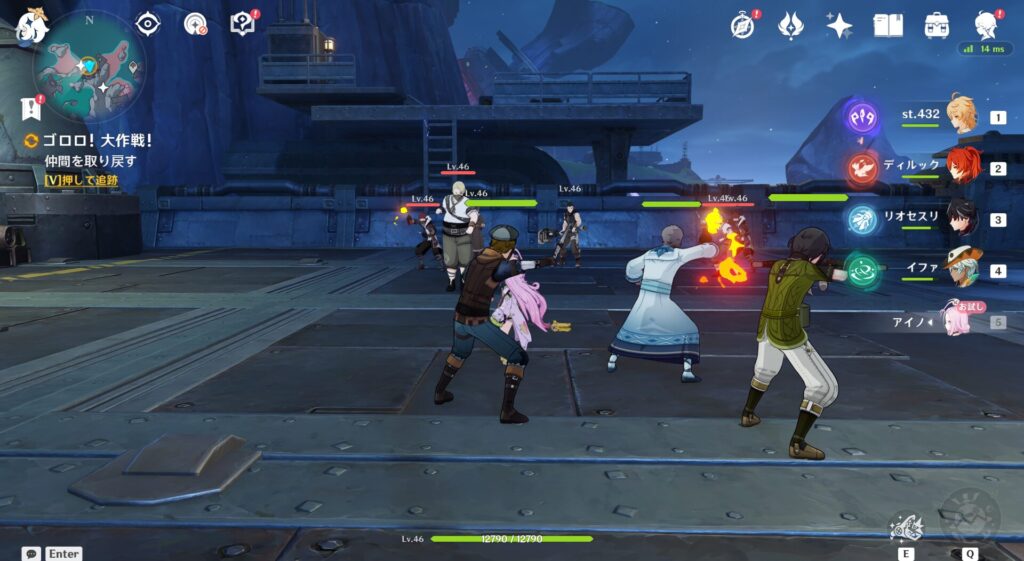Screen dimensions: 1024x561
Task: Open the character screen icon
Action: (987, 25)
